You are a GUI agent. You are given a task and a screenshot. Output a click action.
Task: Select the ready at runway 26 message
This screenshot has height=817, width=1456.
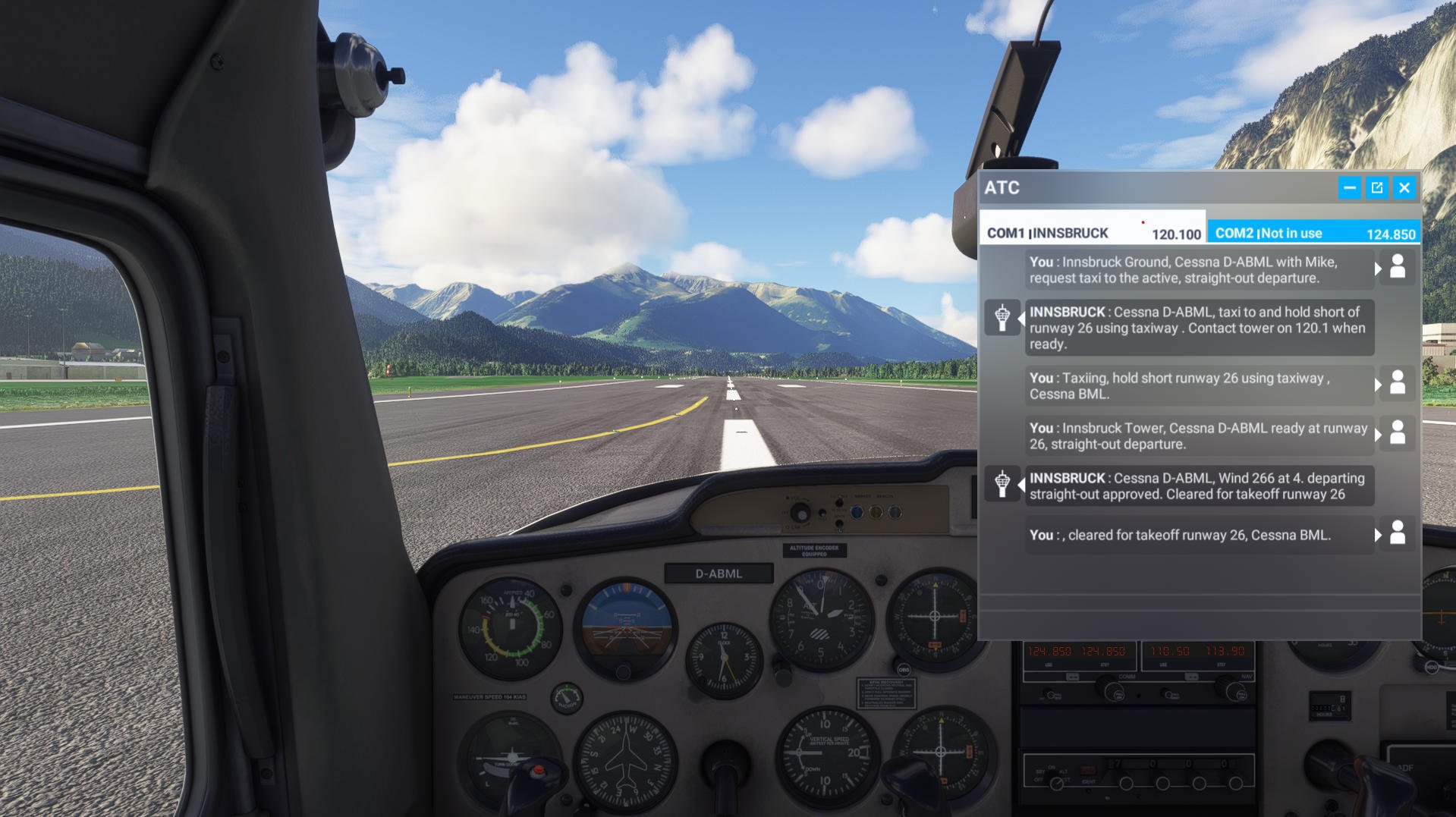click(1199, 436)
